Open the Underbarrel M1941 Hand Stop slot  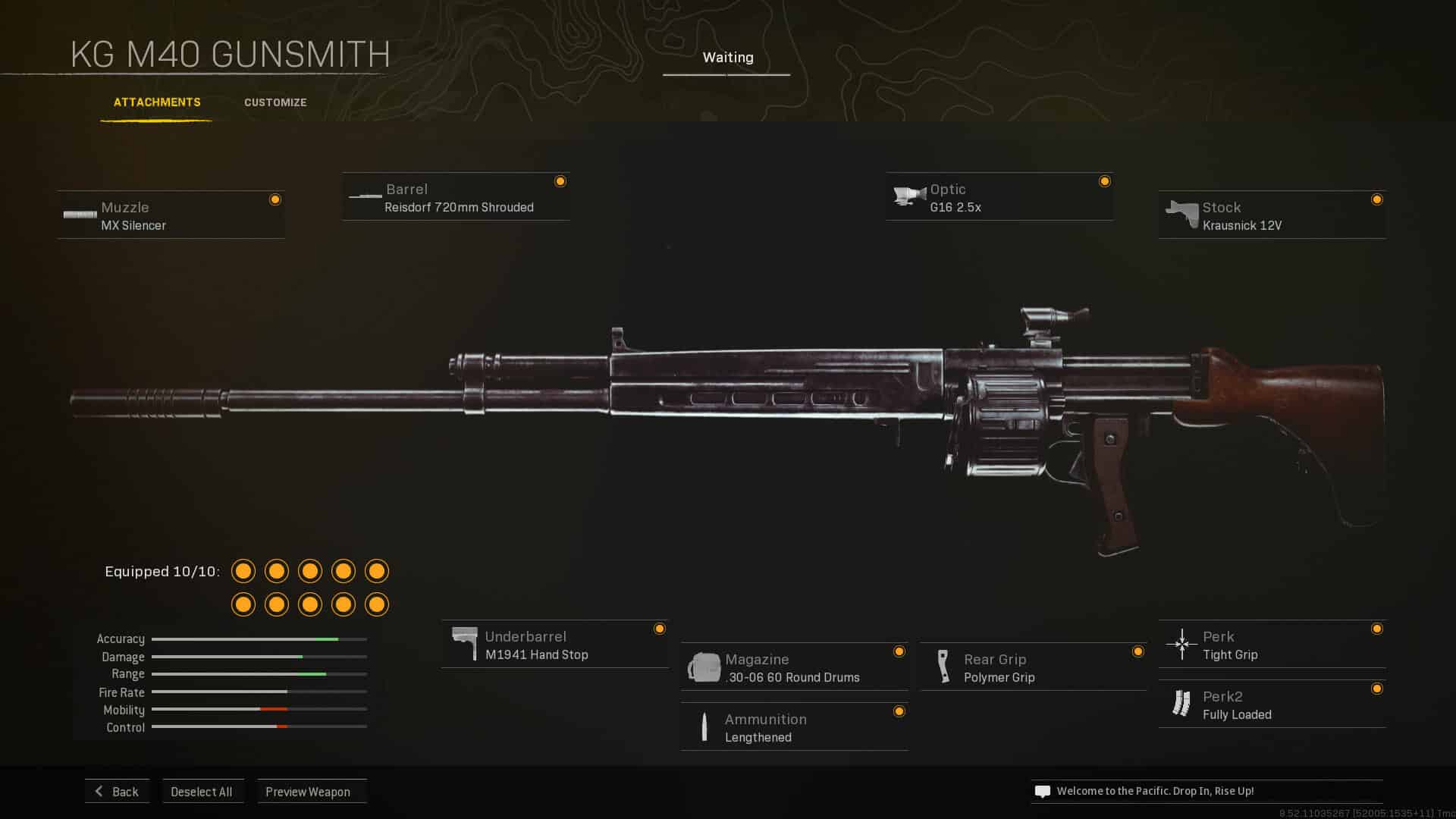coord(555,645)
